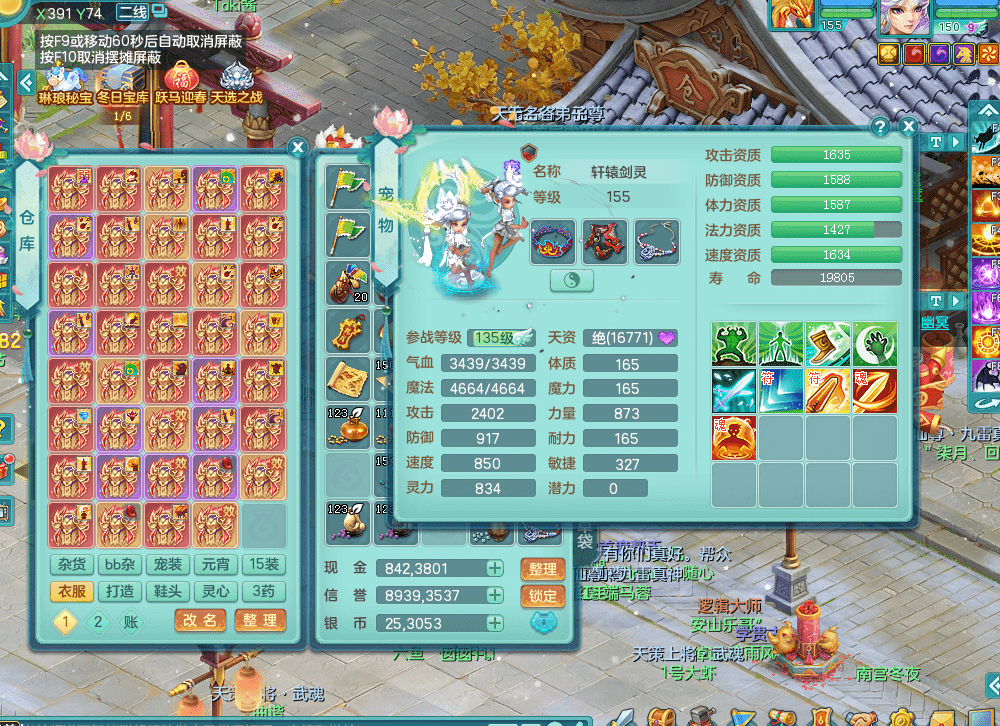1000x726 pixels.
Task: Switch to the 3药 warehouse category
Action: [x=264, y=591]
